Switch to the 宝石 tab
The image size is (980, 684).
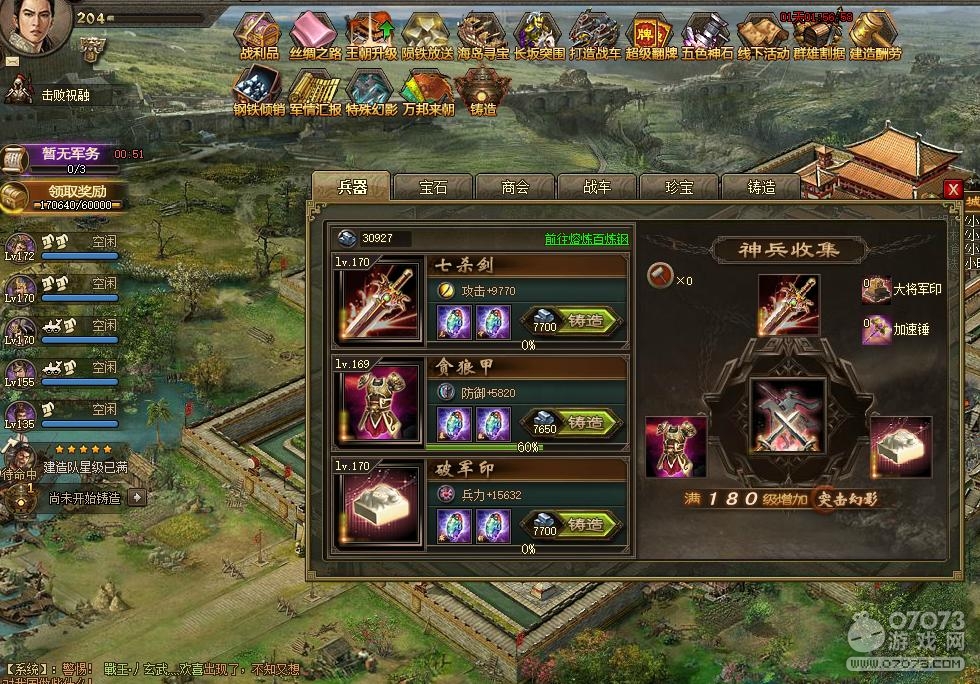coord(433,187)
